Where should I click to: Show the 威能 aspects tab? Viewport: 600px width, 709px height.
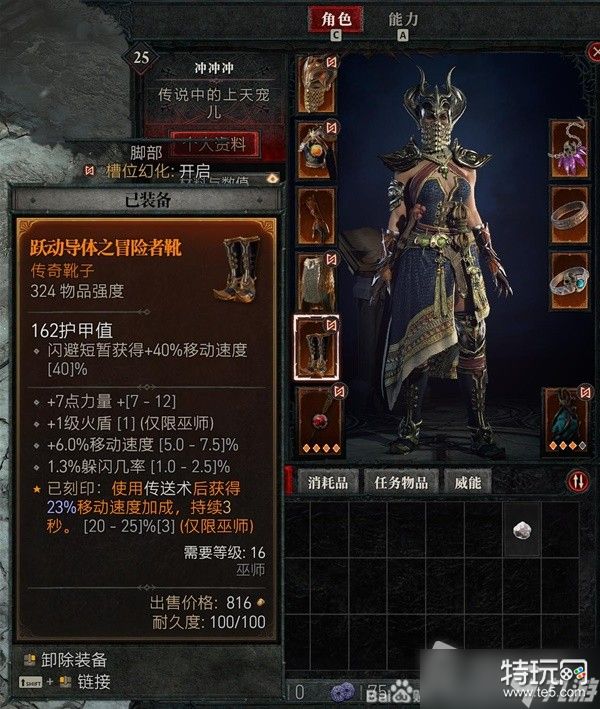click(467, 482)
